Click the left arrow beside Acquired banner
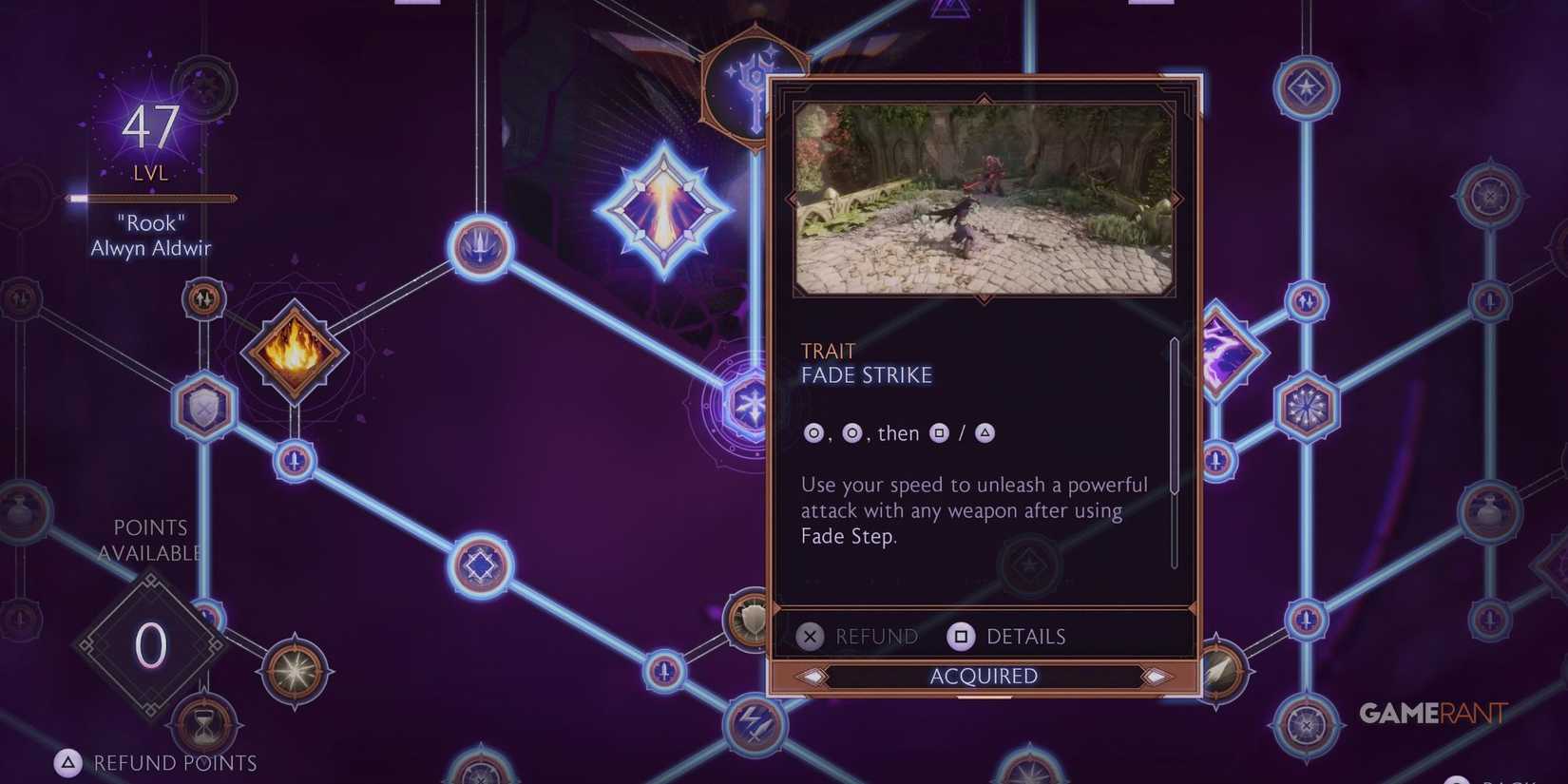The image size is (1568, 784). [813, 676]
